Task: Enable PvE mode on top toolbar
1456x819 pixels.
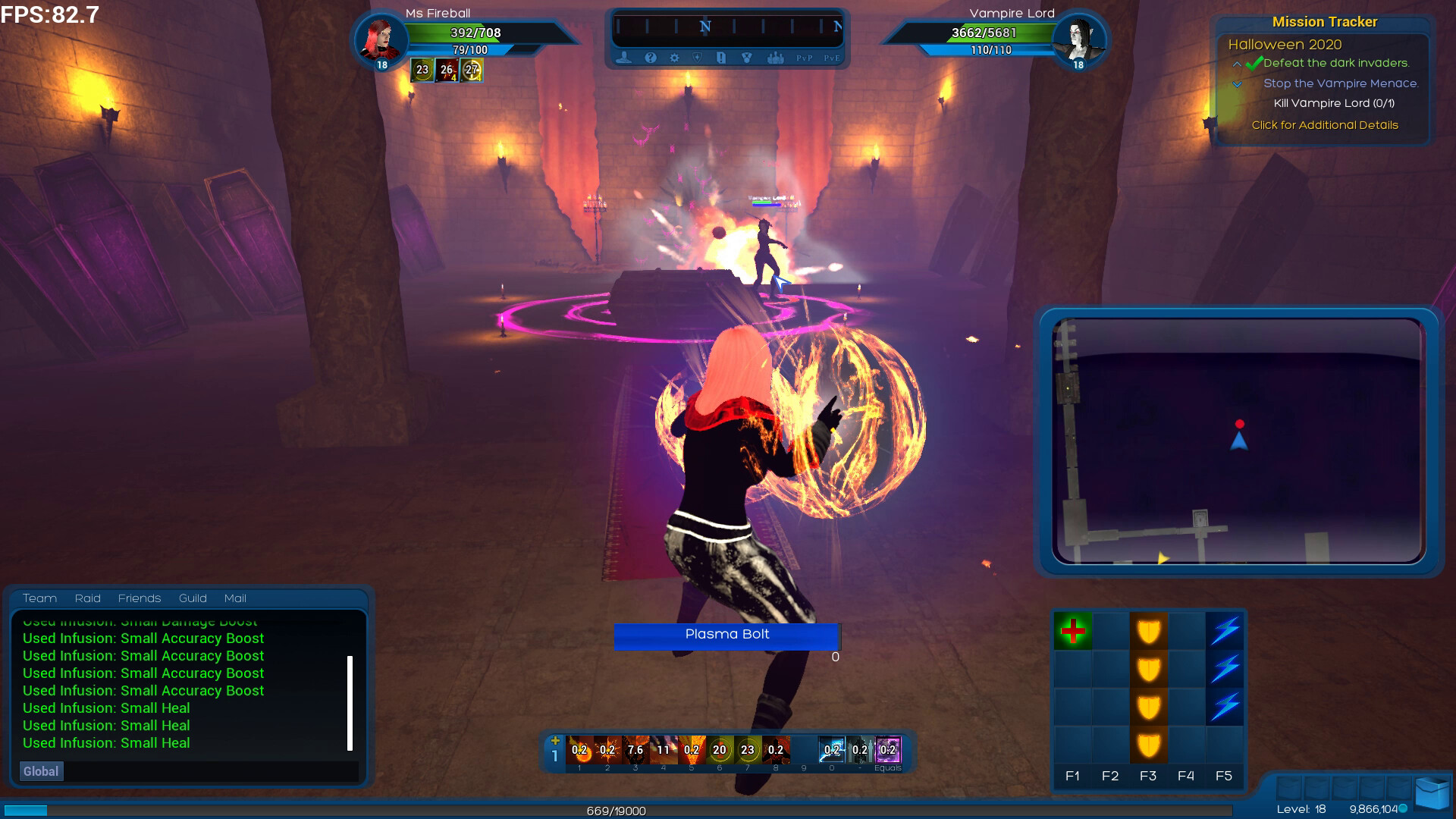Action: (830, 57)
